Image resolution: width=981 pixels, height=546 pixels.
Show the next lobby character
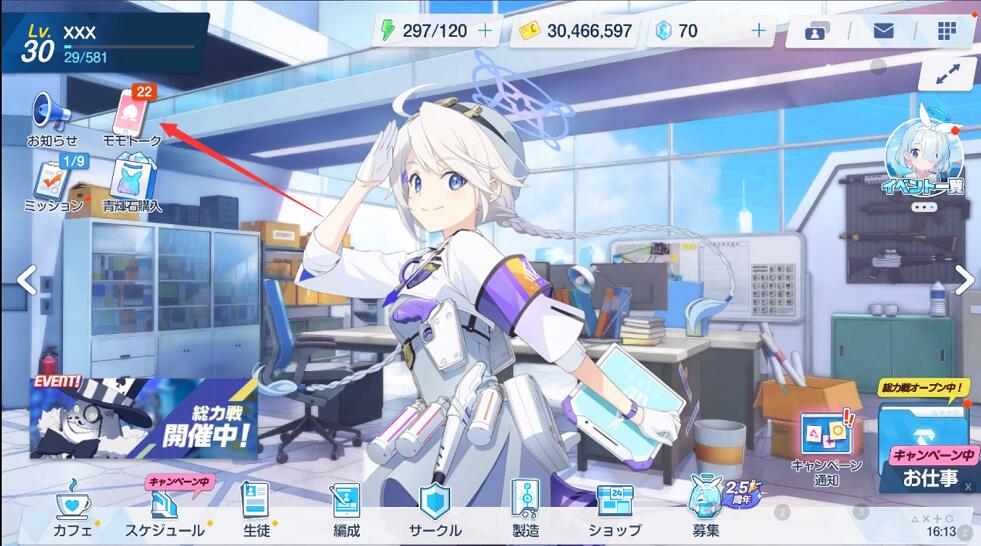point(963,280)
